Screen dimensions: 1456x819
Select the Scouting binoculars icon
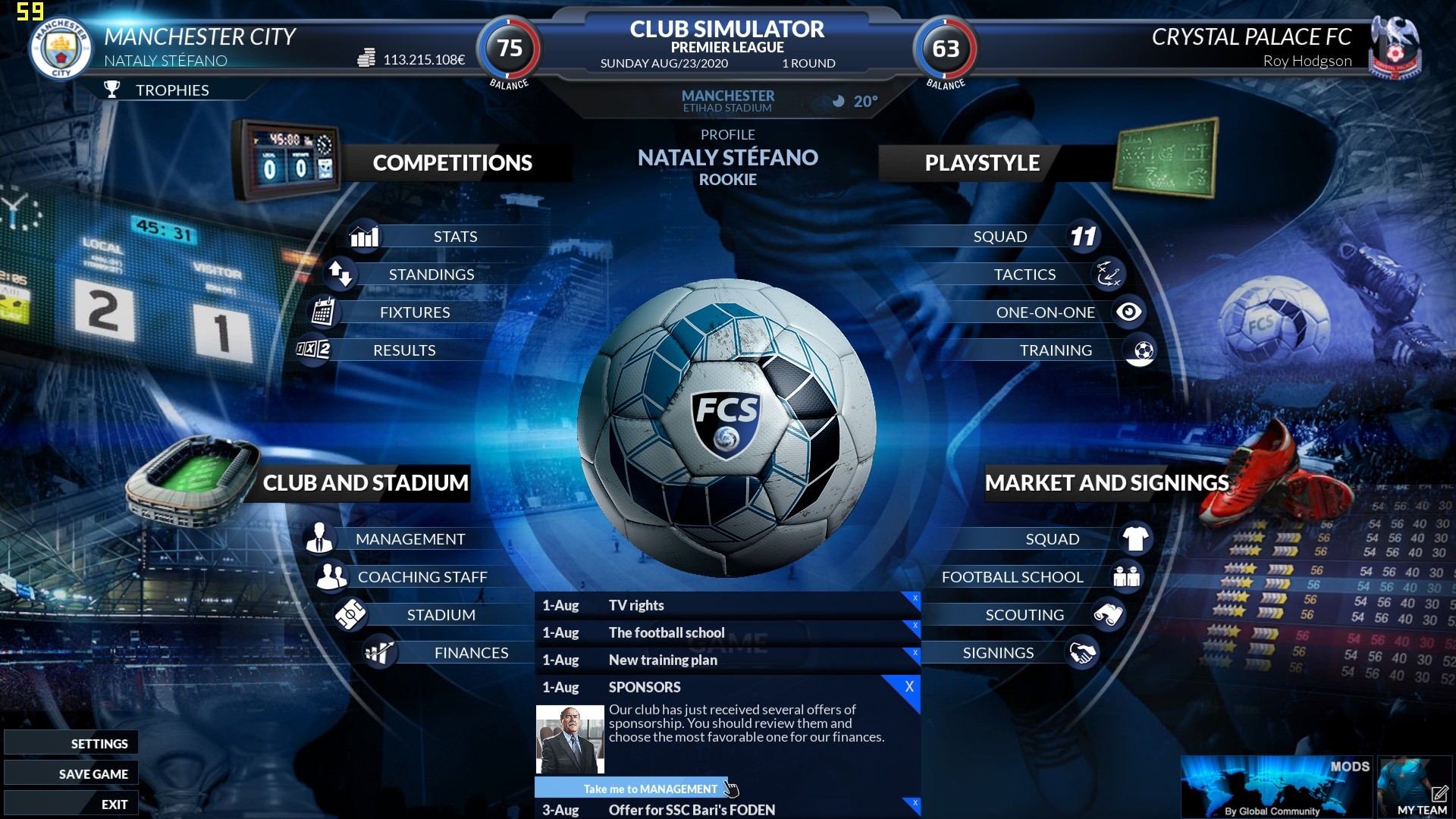pyautogui.click(x=1108, y=614)
